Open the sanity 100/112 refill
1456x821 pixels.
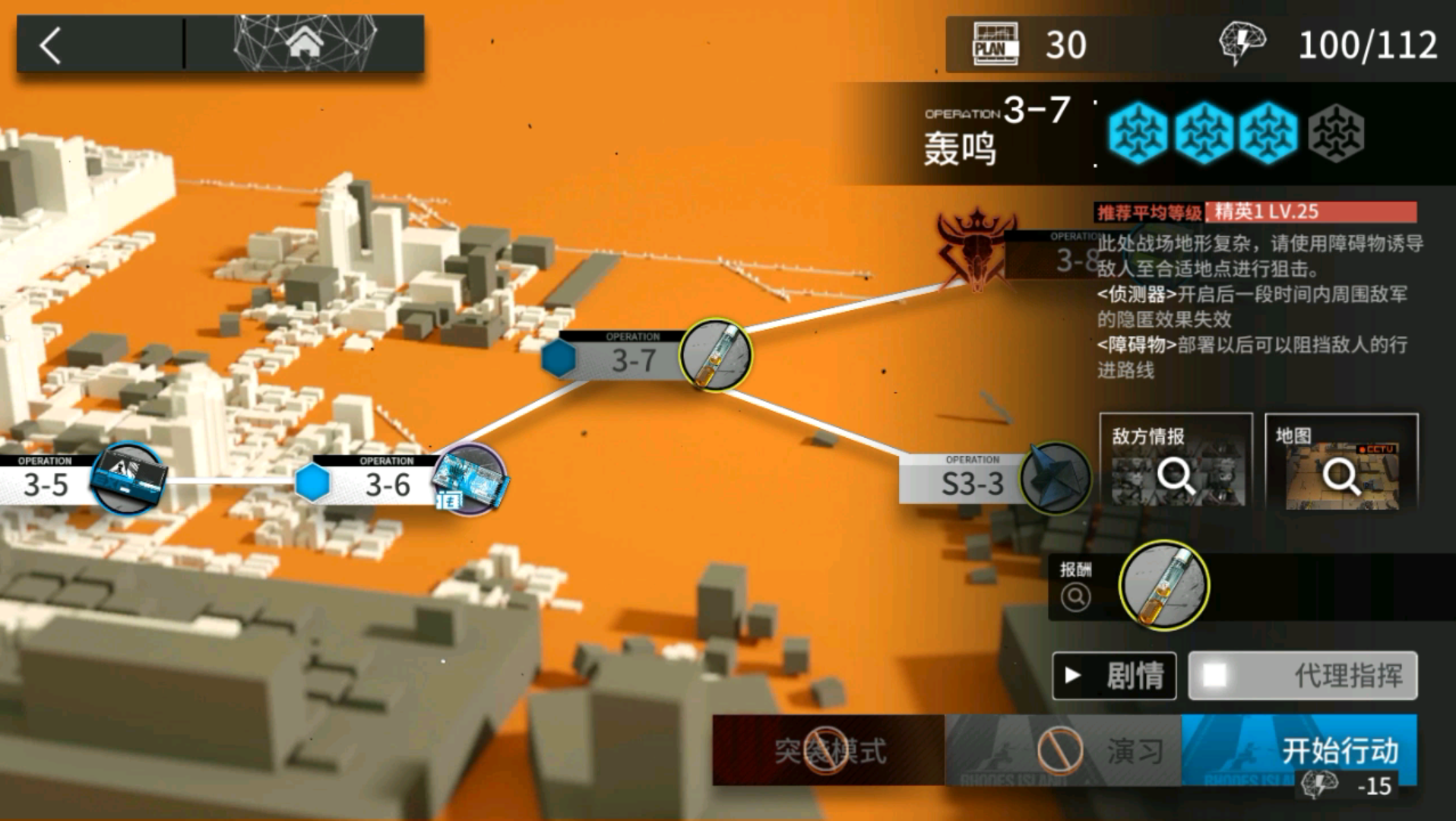(1330, 44)
